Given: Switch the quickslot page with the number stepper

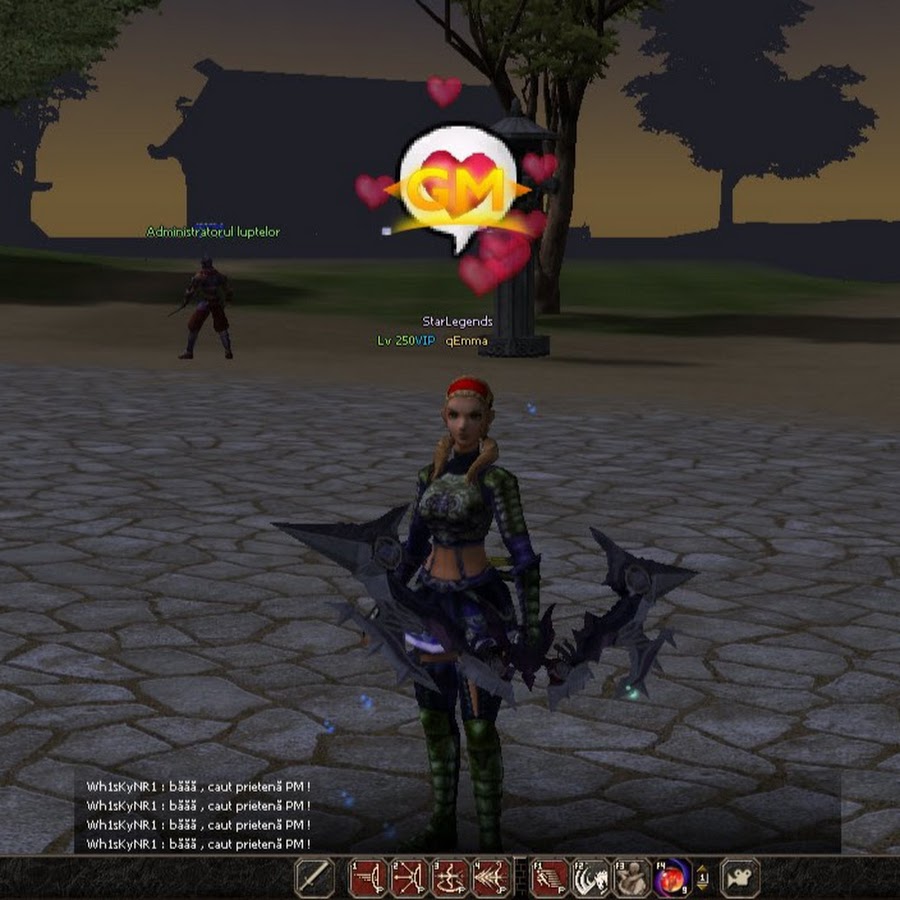Looking at the screenshot, I should click(x=703, y=877).
